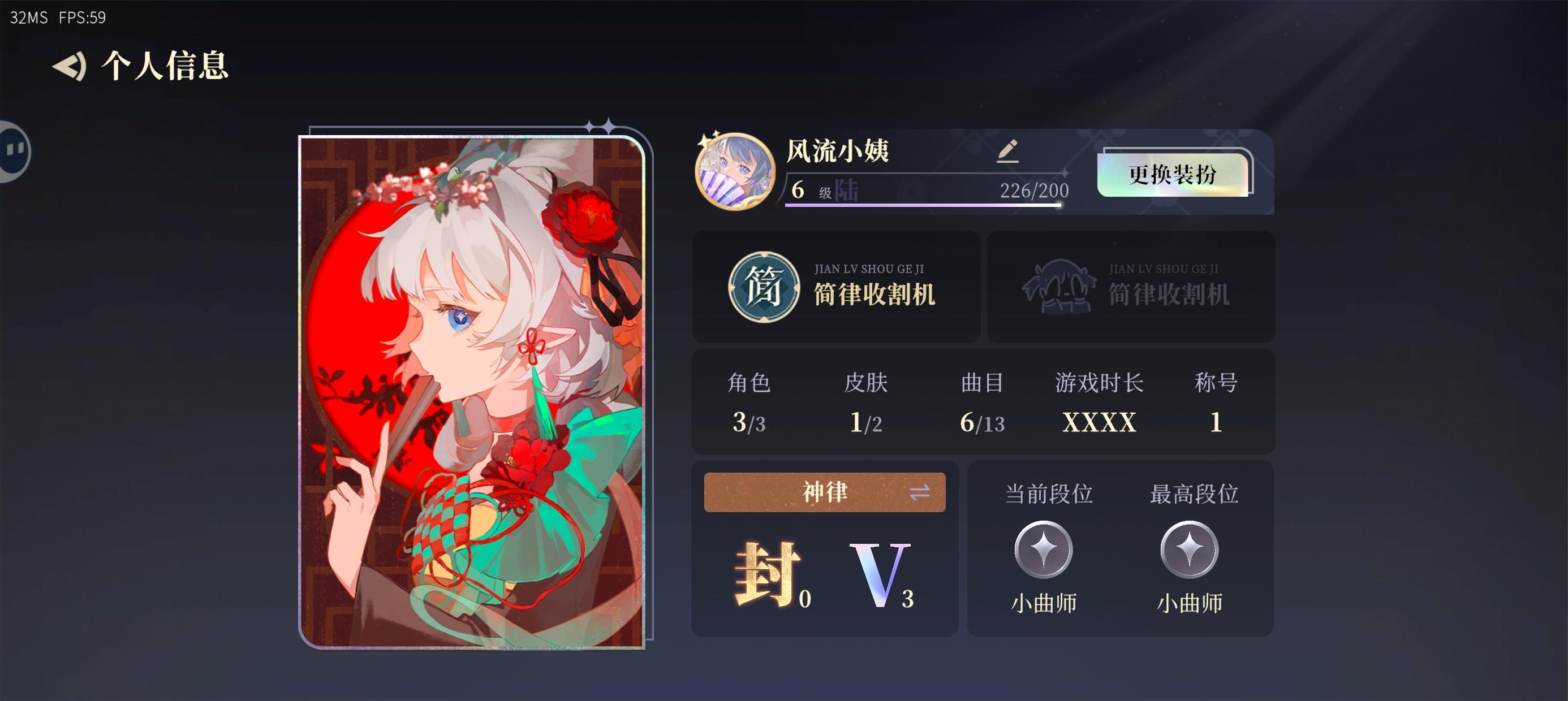The height and width of the screenshot is (701, 1568).
Task: Click the swap arrows icon inside 神律 bar
Action: (x=921, y=492)
